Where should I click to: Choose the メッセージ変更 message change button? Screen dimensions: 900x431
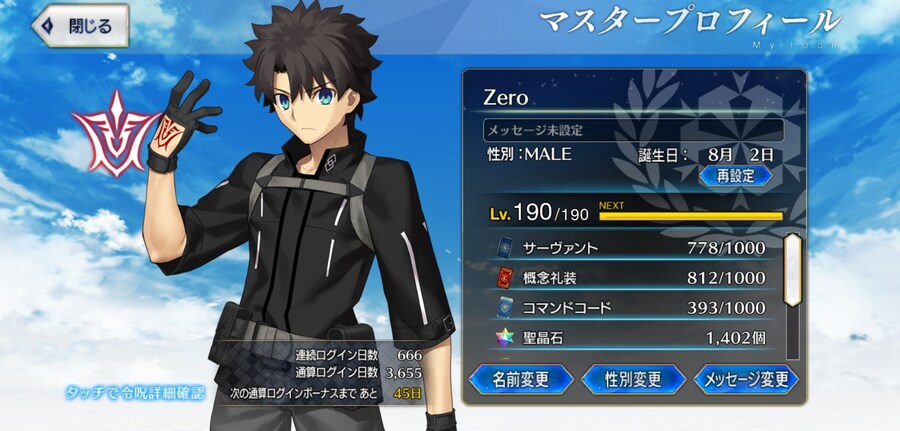pos(745,379)
